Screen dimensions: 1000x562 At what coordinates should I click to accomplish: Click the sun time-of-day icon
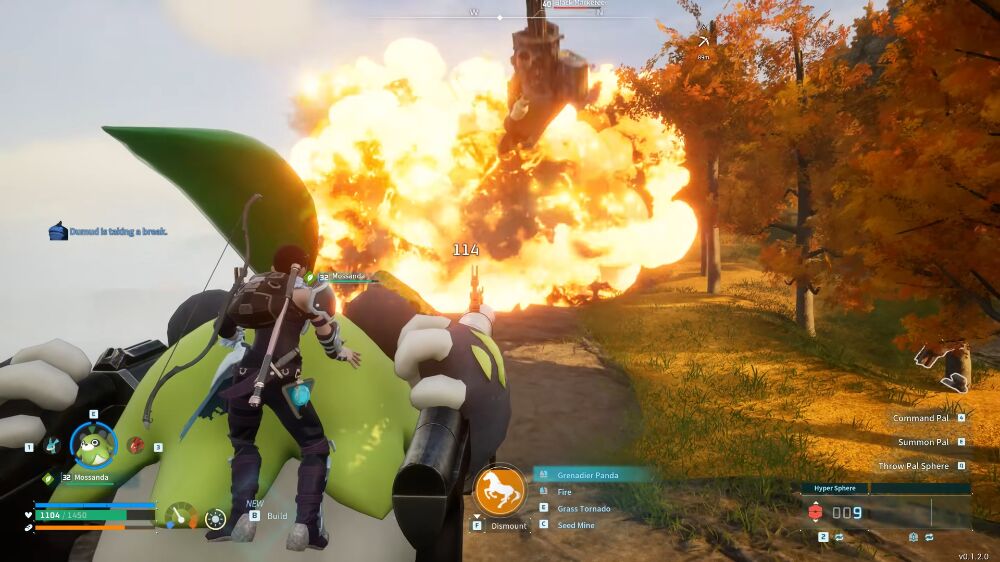tap(216, 518)
